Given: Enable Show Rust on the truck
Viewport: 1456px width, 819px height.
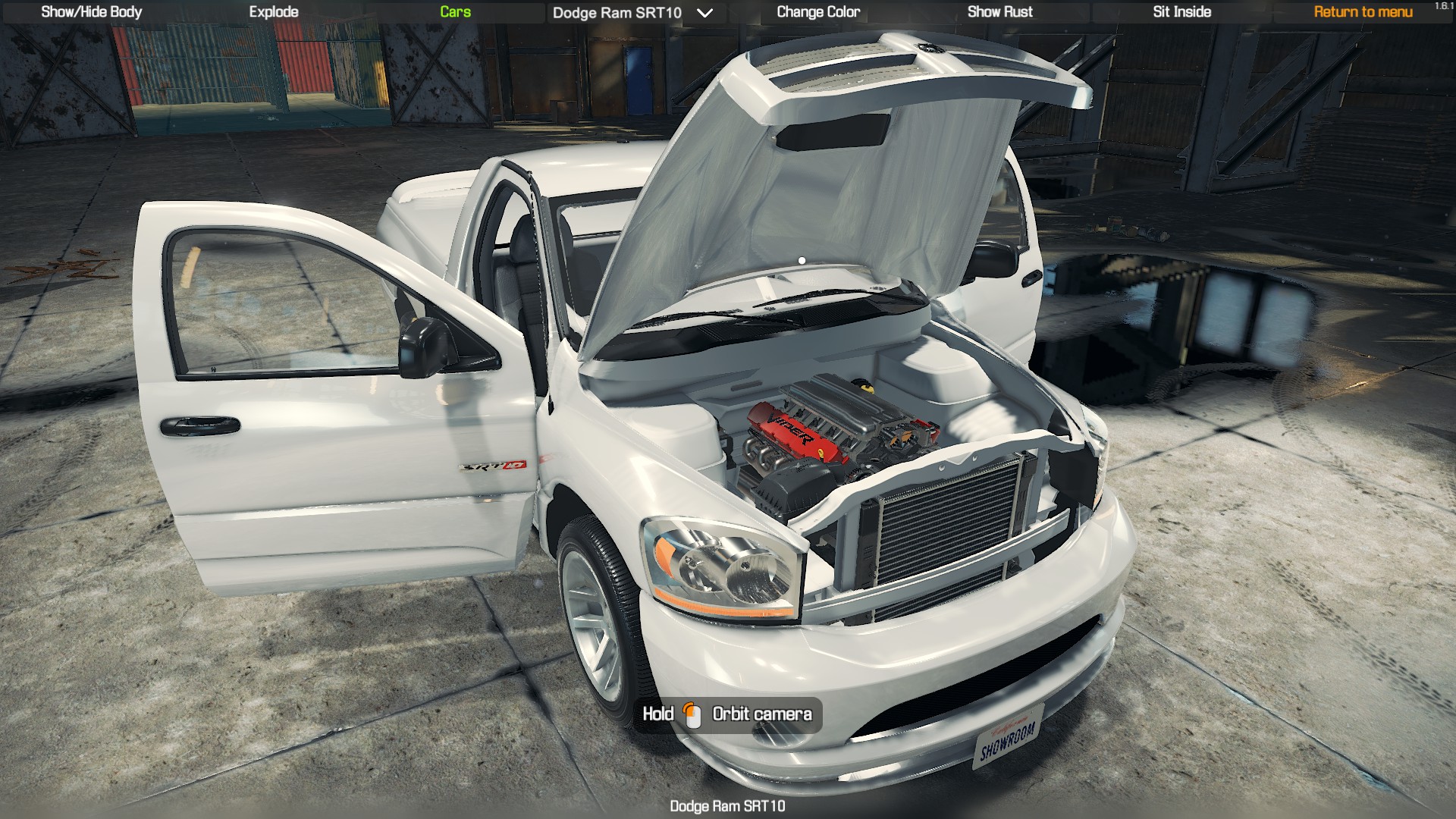Looking at the screenshot, I should [999, 11].
